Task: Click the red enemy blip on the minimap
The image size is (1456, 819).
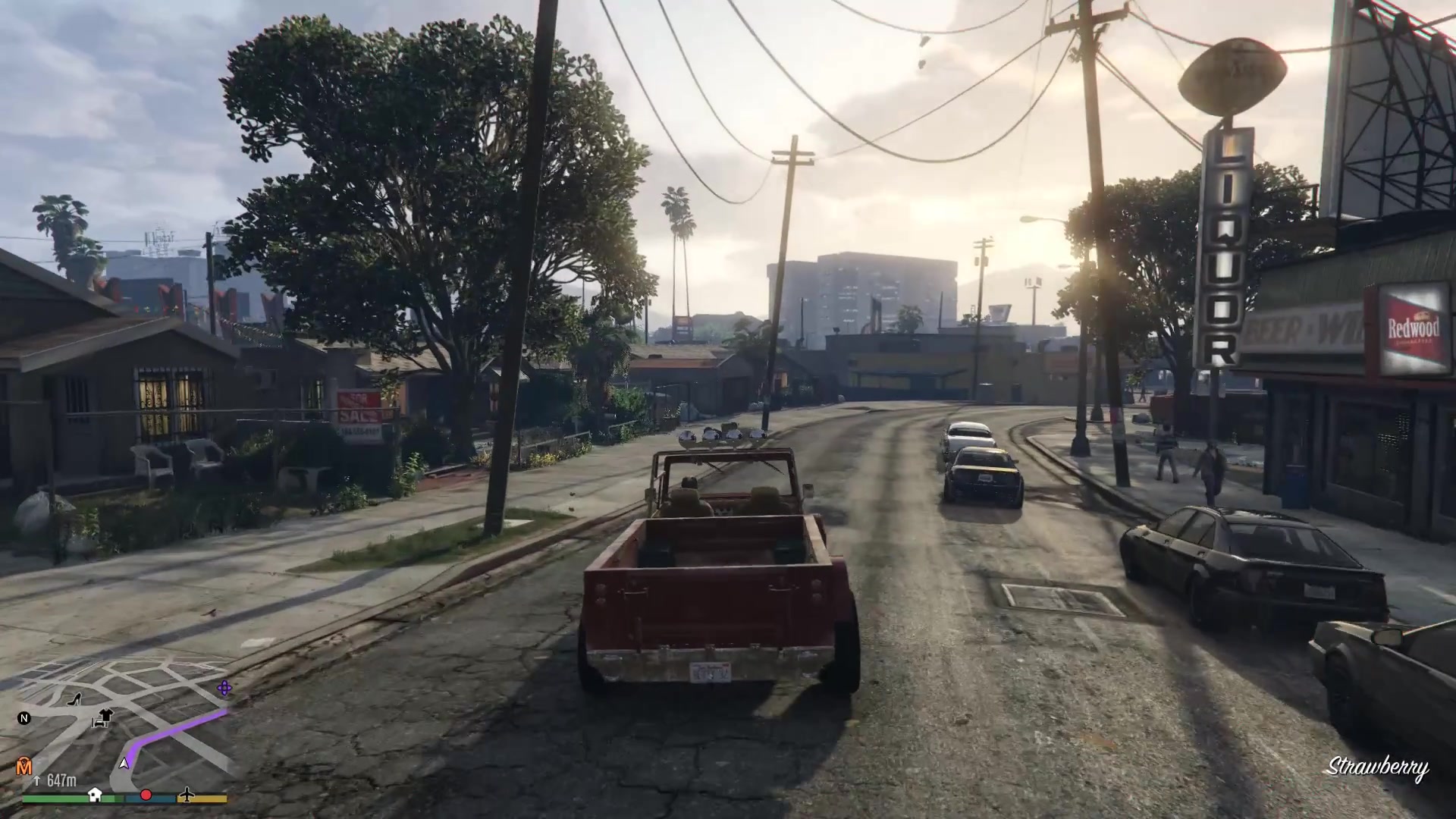Action: pyautogui.click(x=146, y=795)
